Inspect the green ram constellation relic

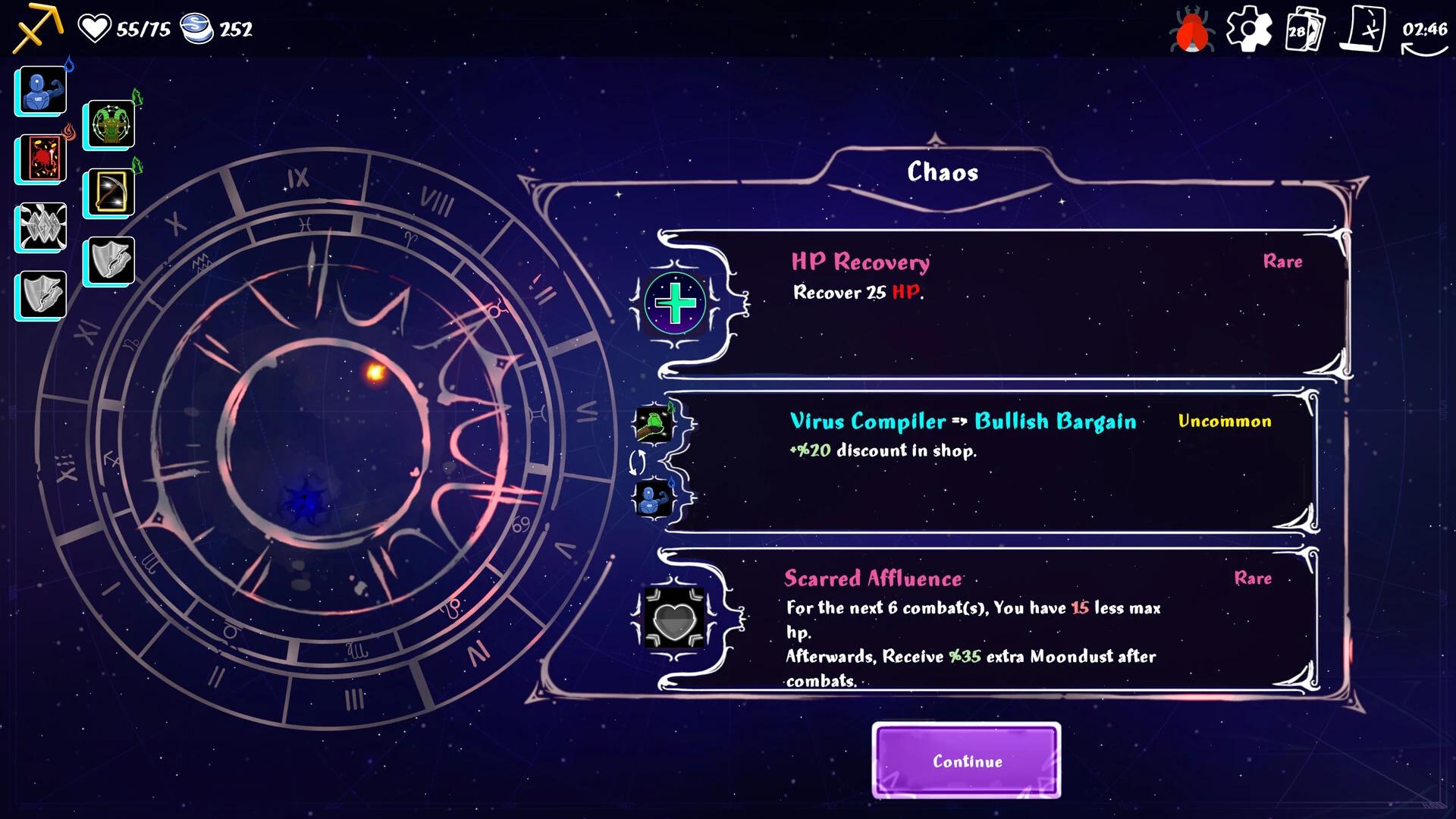pos(110,124)
